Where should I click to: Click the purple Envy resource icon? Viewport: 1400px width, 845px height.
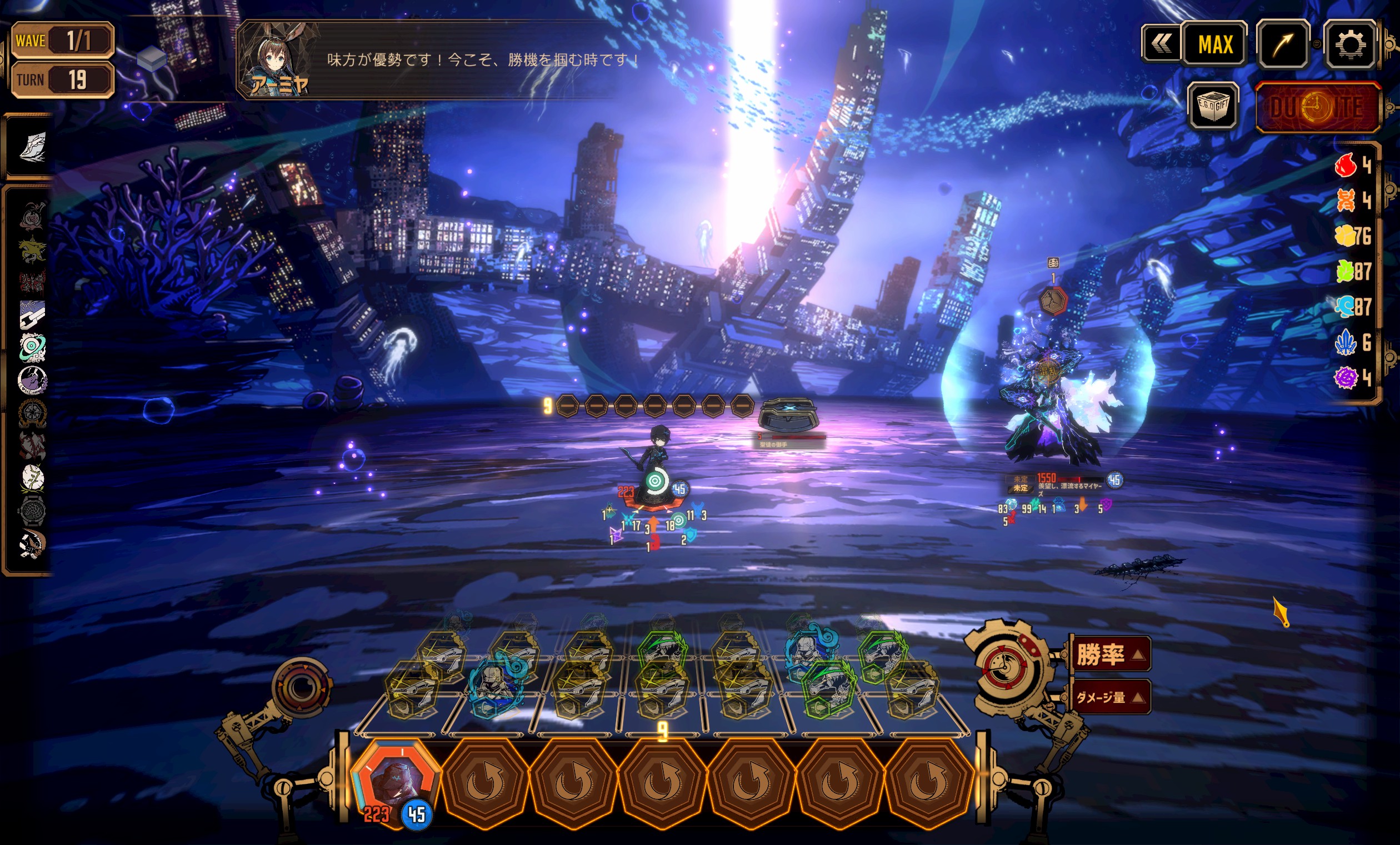click(1346, 377)
